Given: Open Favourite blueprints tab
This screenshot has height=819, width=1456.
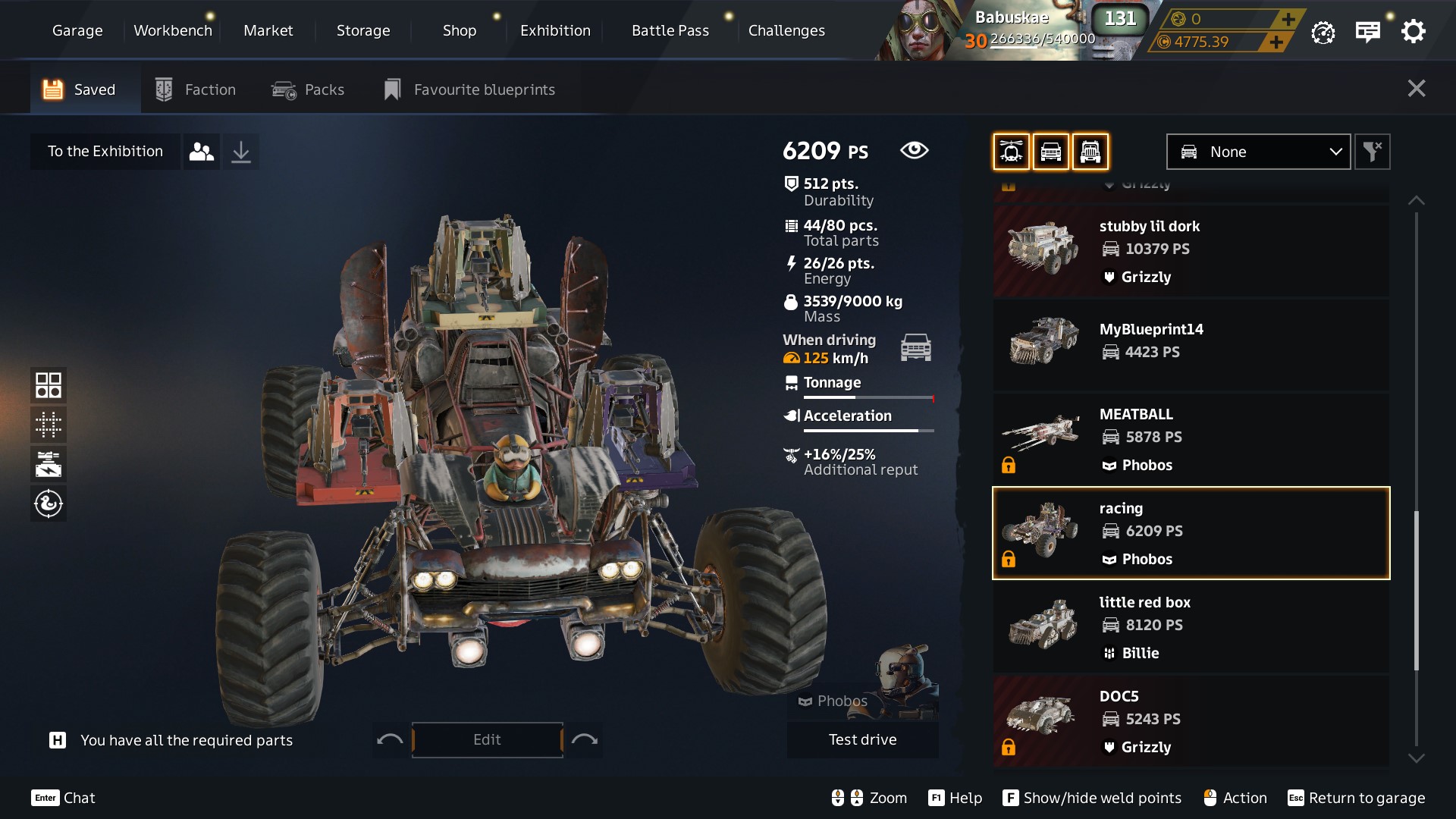Looking at the screenshot, I should coord(469,89).
